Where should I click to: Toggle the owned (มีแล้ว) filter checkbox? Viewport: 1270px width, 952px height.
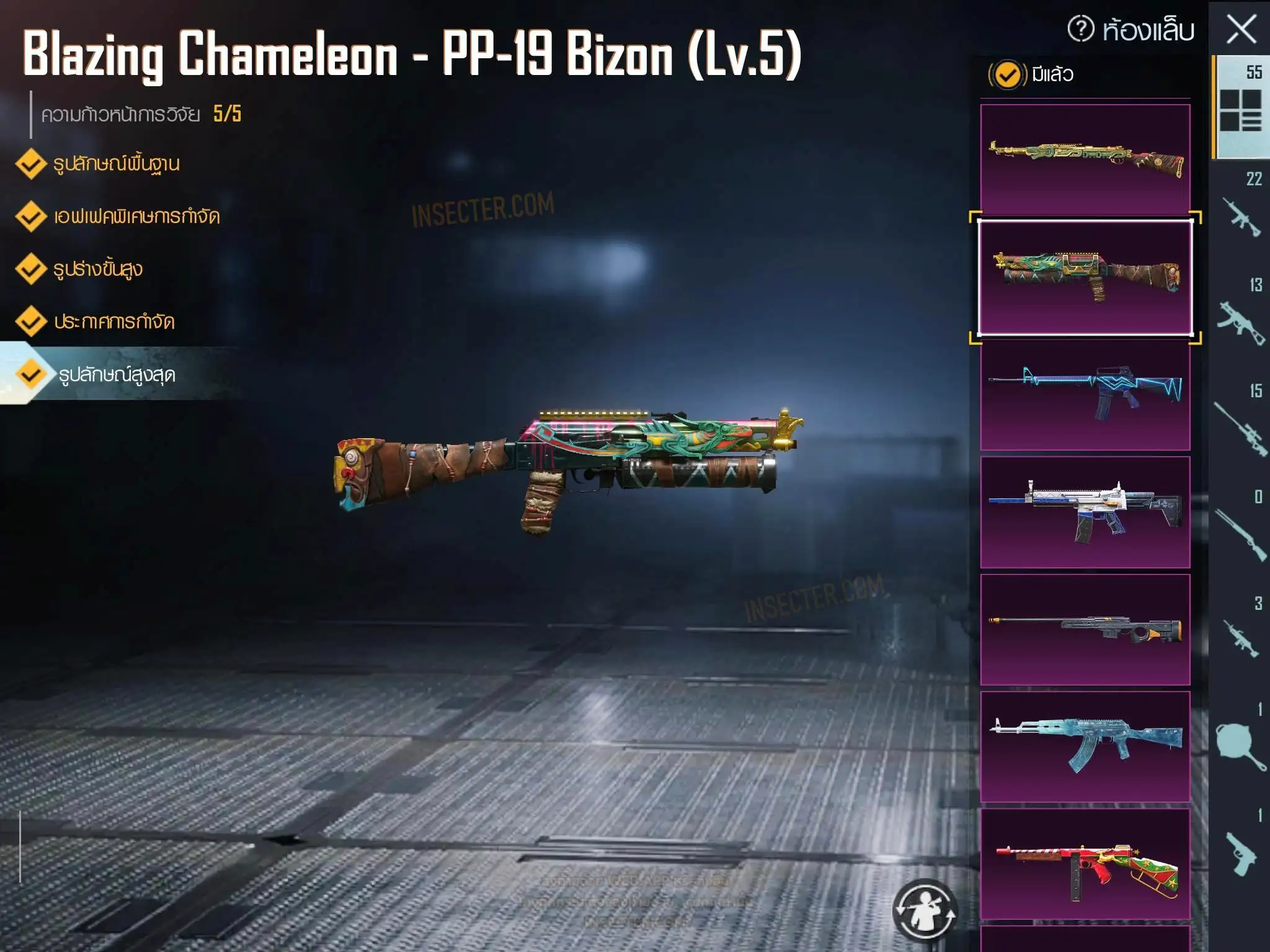tap(1007, 75)
